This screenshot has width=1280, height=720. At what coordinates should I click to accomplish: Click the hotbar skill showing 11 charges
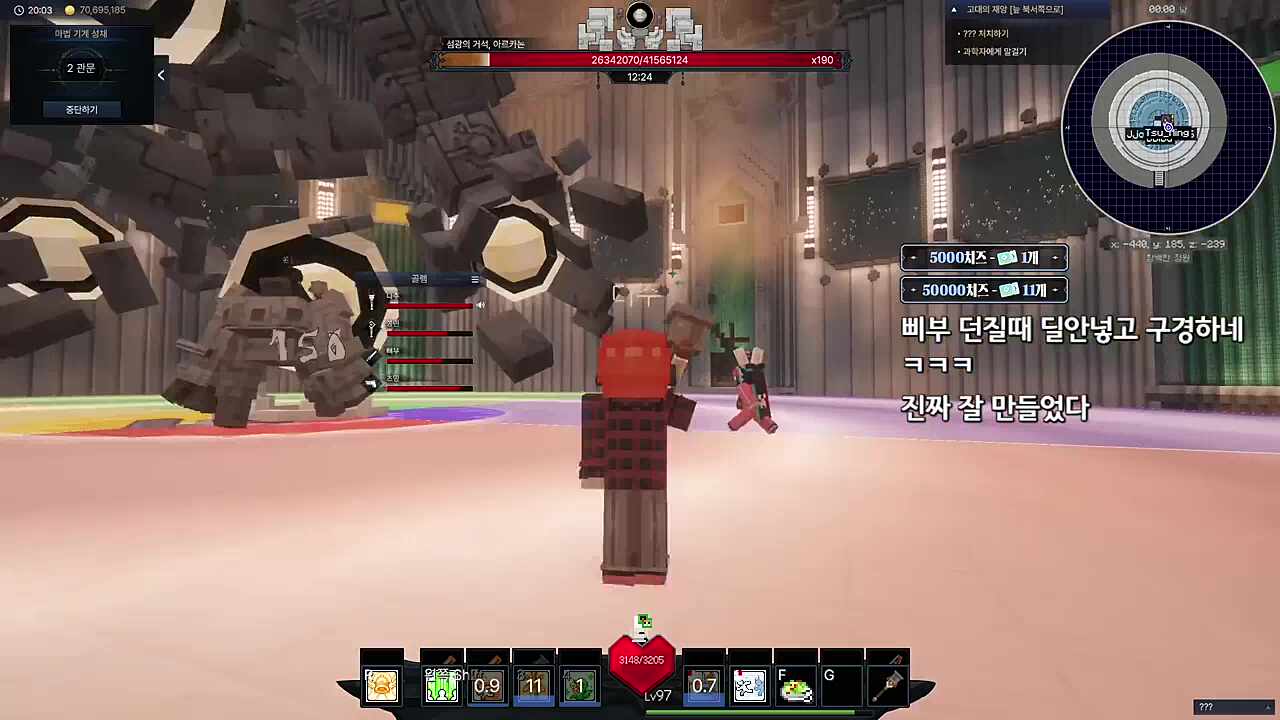click(x=533, y=685)
